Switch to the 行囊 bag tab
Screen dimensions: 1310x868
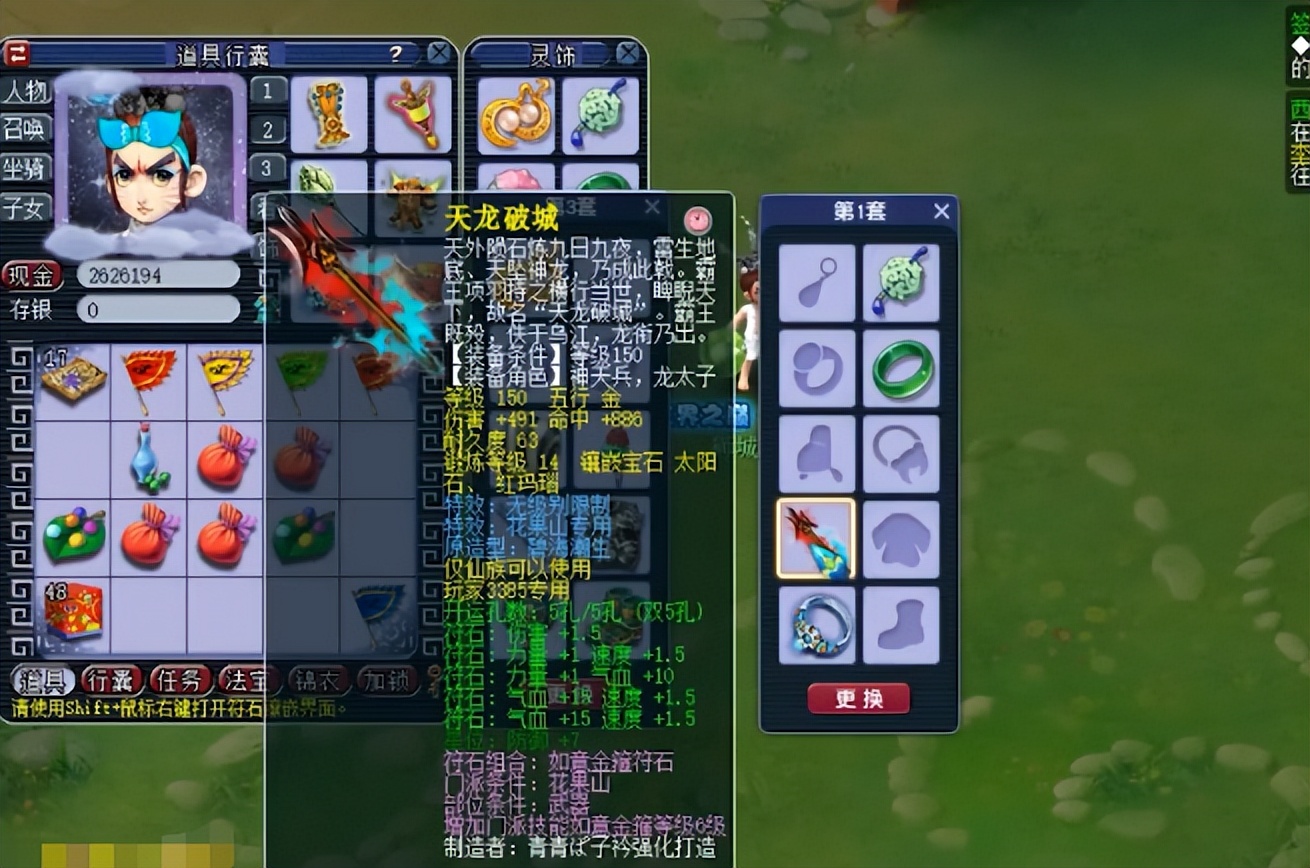pyautogui.click(x=111, y=680)
